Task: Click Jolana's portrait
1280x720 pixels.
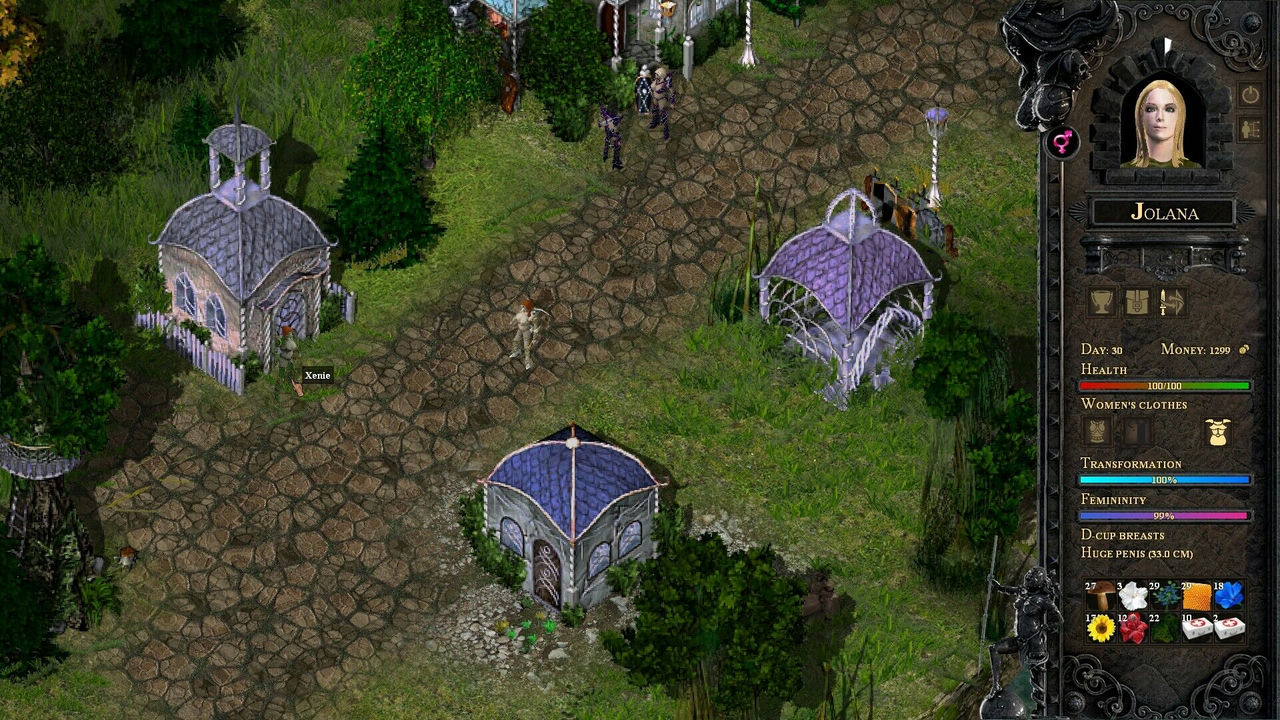Action: pyautogui.click(x=1162, y=120)
